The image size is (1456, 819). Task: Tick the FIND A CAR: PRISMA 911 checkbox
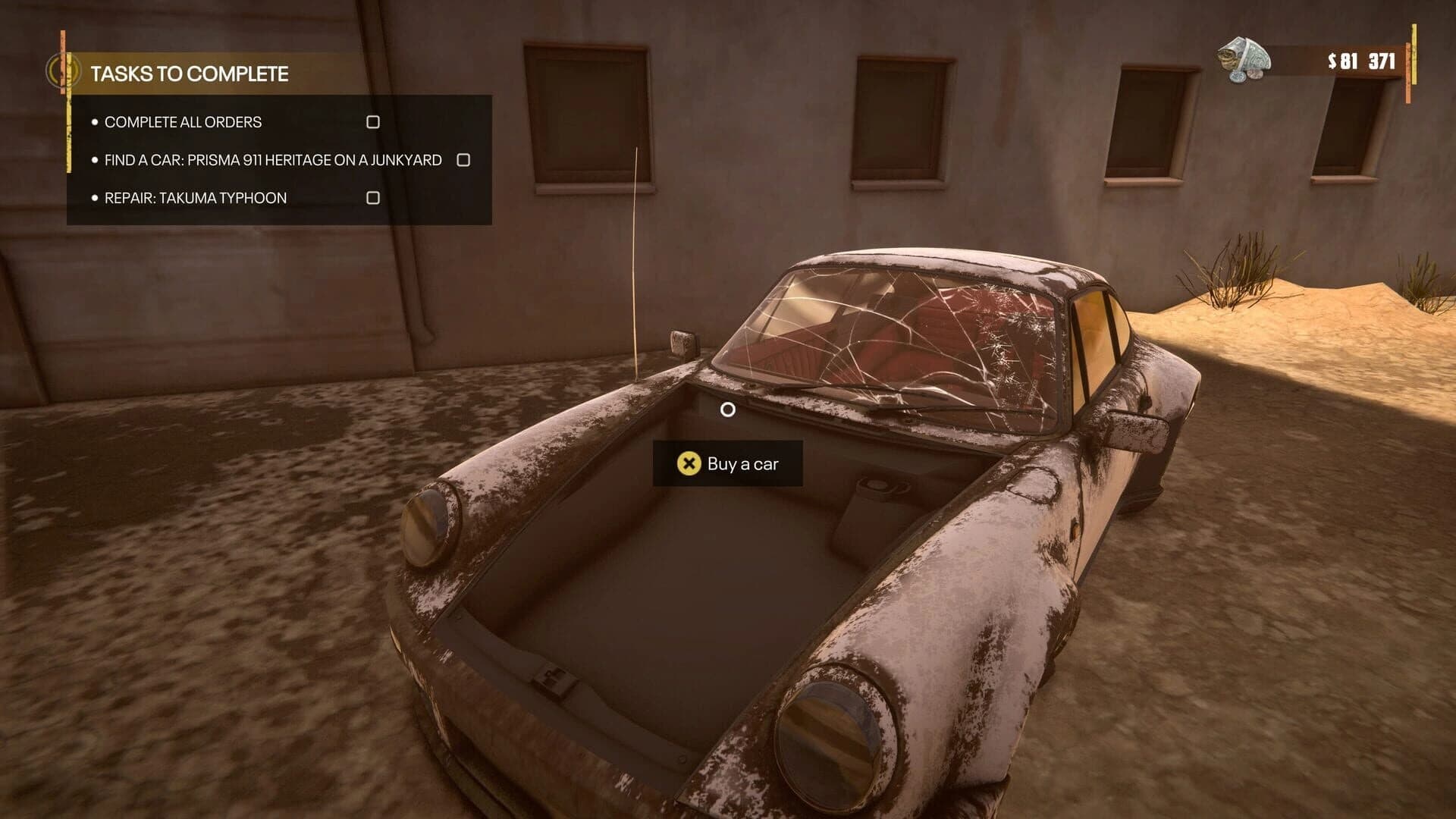click(463, 160)
